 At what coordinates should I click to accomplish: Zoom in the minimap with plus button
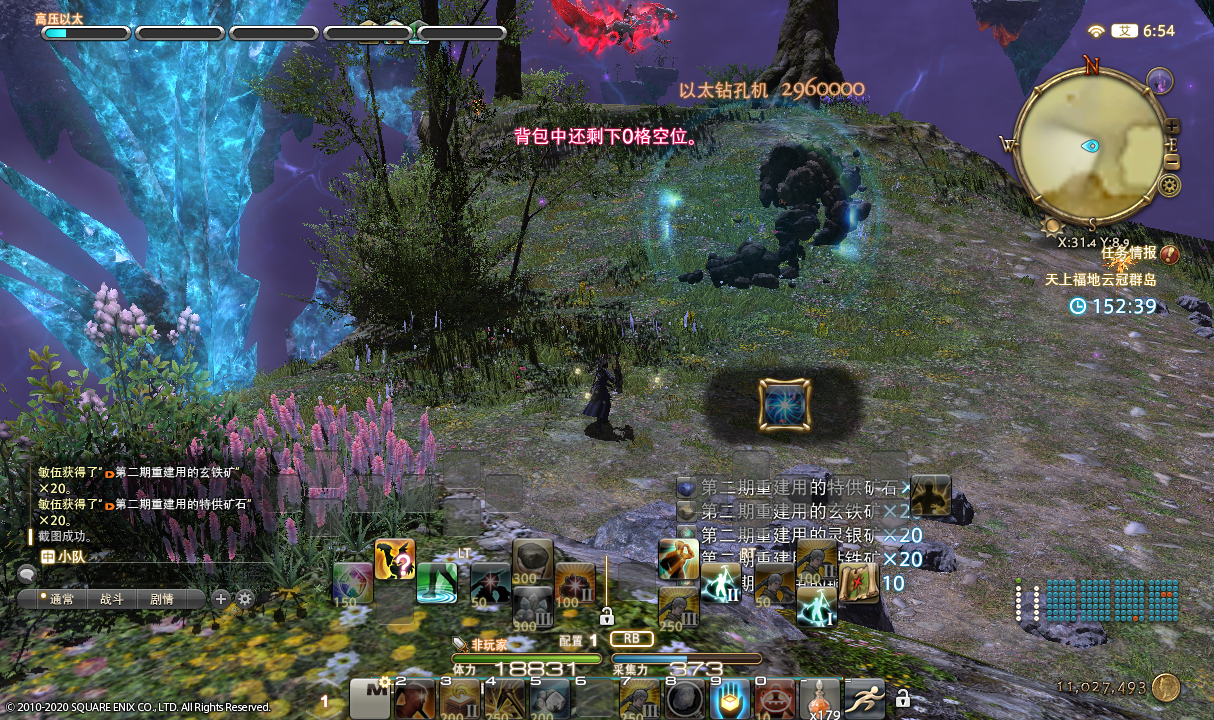(x=1173, y=127)
